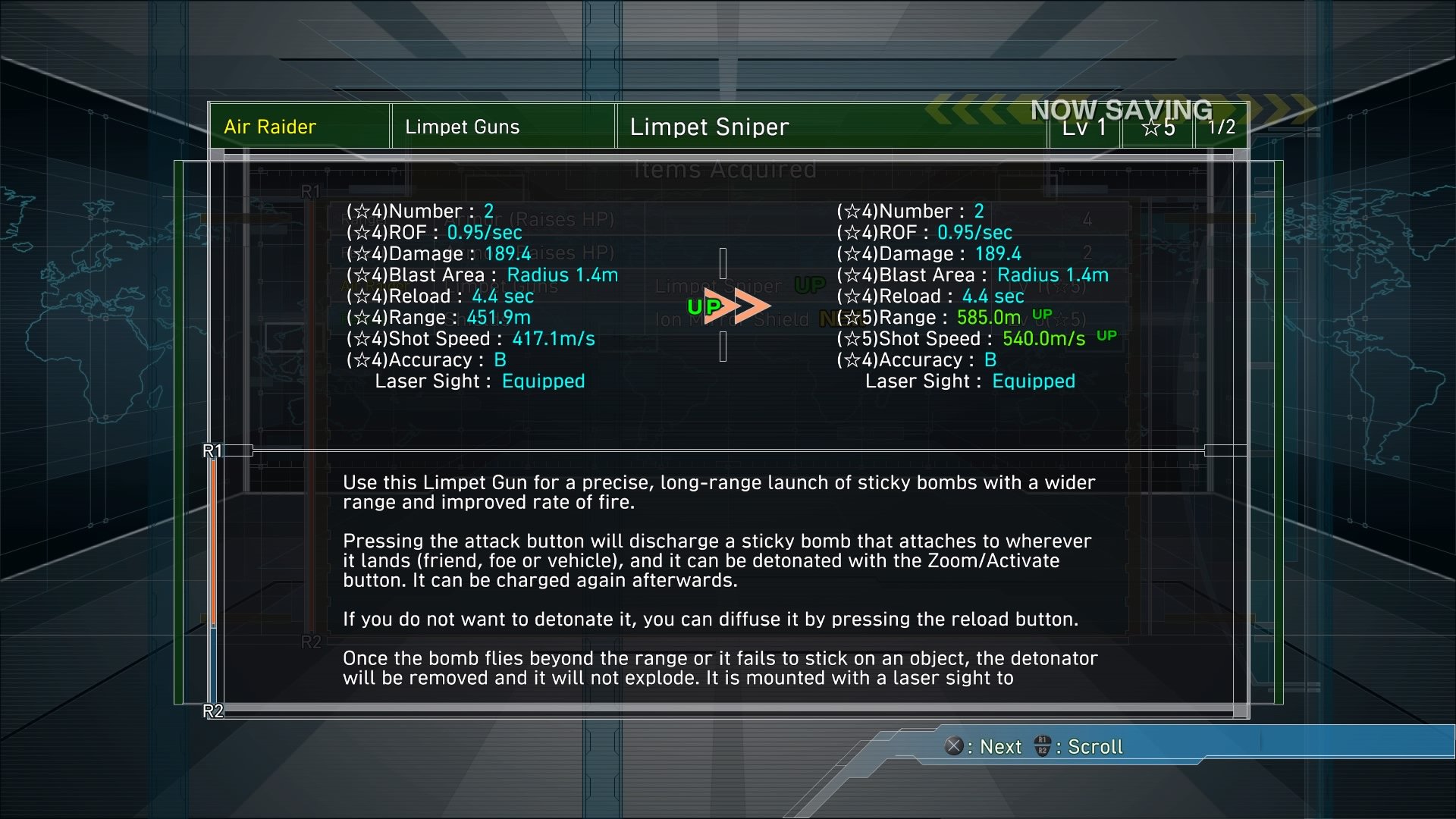Toggle the Laser Sight Equipped entry
Image resolution: width=1456 pixels, height=819 pixels.
click(x=482, y=381)
